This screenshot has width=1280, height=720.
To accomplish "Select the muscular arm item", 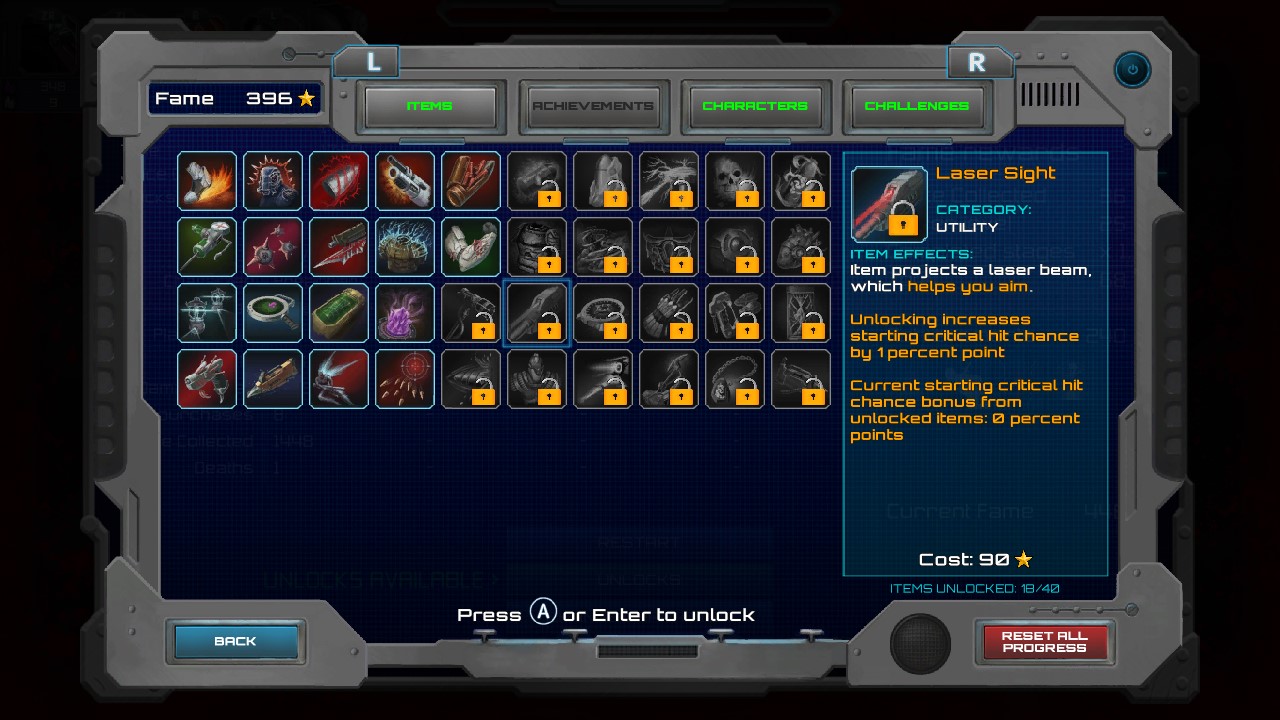I will [471, 247].
